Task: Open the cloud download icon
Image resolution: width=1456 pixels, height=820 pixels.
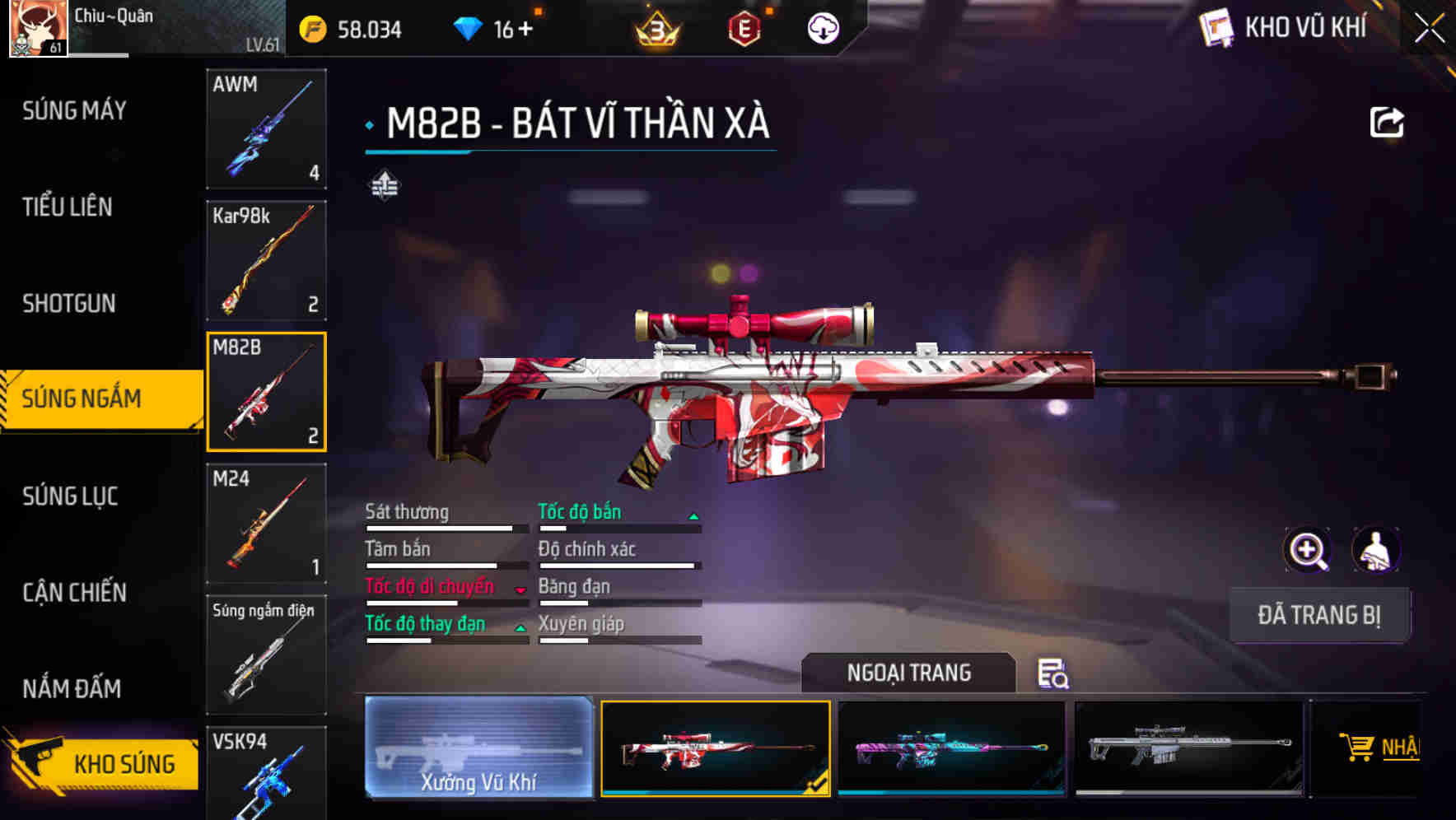Action: (x=823, y=29)
